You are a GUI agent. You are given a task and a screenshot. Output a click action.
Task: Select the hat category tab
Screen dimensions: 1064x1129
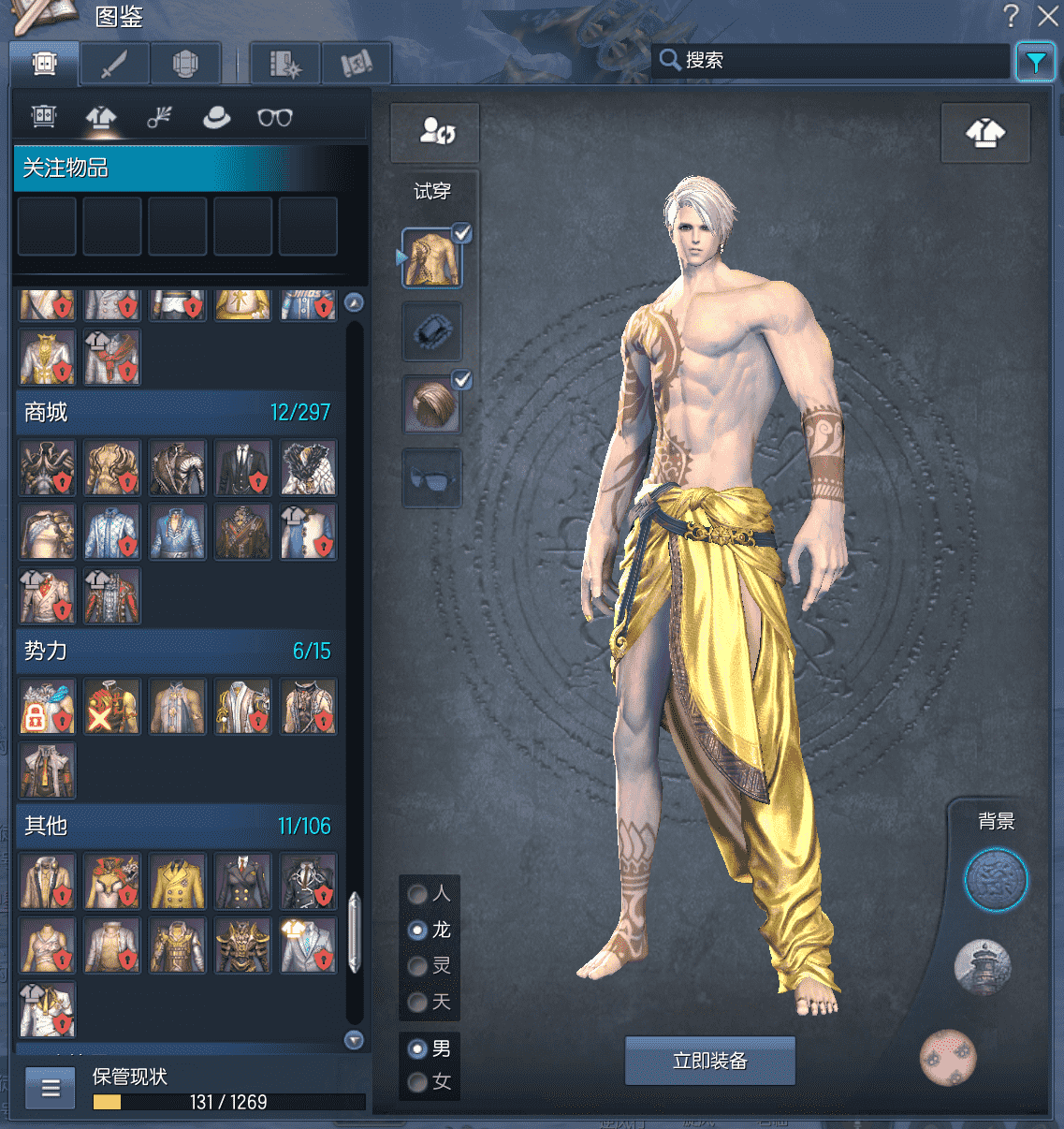(x=216, y=118)
